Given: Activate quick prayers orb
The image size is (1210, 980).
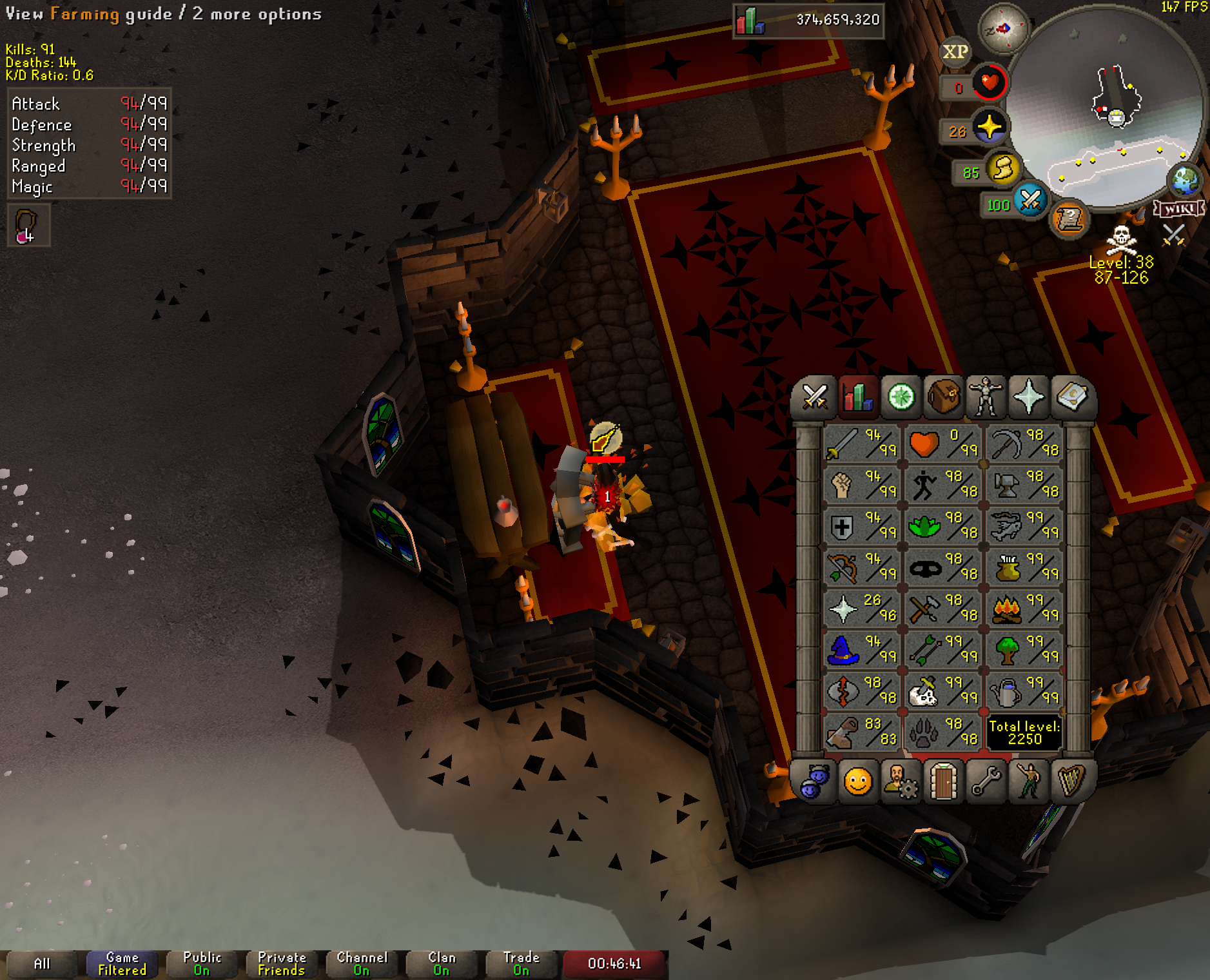Looking at the screenshot, I should tap(989, 128).
